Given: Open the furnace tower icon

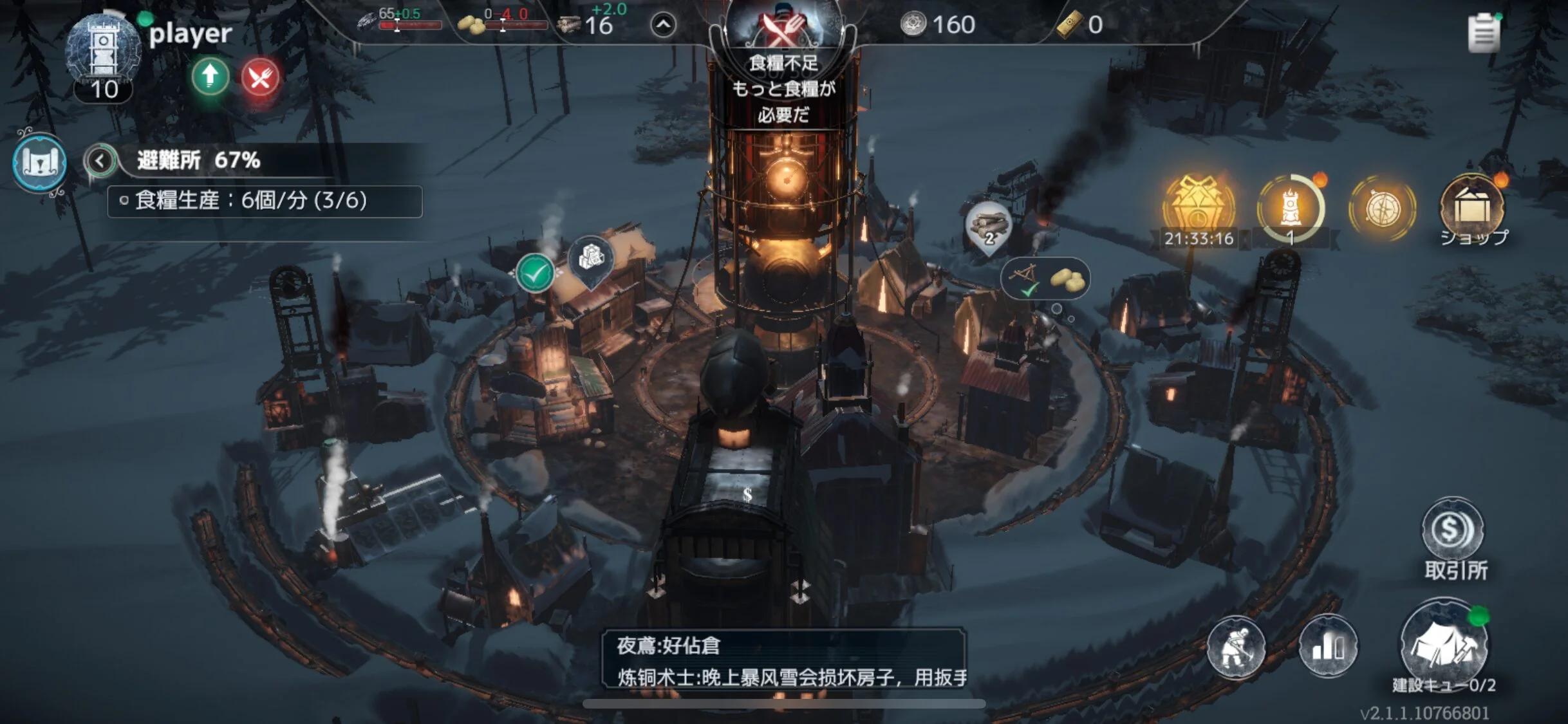Looking at the screenshot, I should click(x=1290, y=209).
